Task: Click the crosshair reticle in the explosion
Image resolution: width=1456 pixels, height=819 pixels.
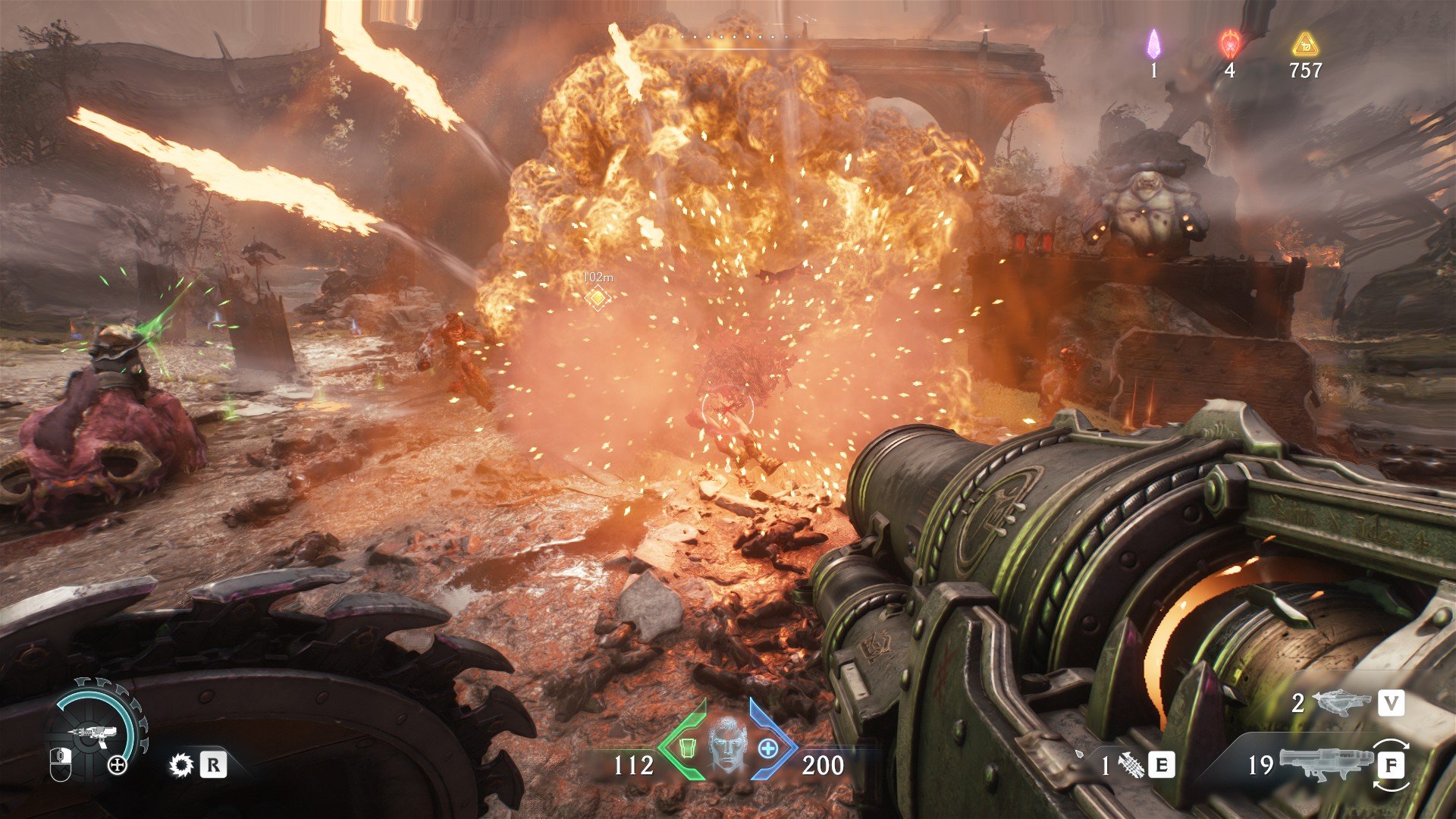Action: pyautogui.click(x=727, y=409)
